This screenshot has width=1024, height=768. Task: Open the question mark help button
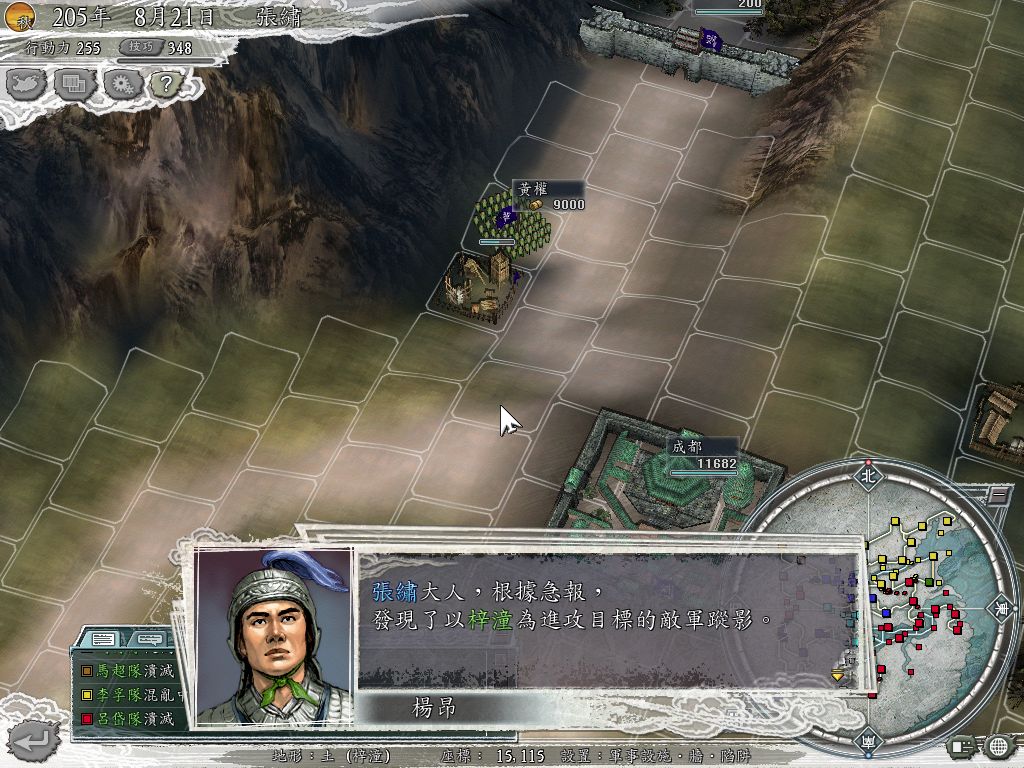coord(164,85)
